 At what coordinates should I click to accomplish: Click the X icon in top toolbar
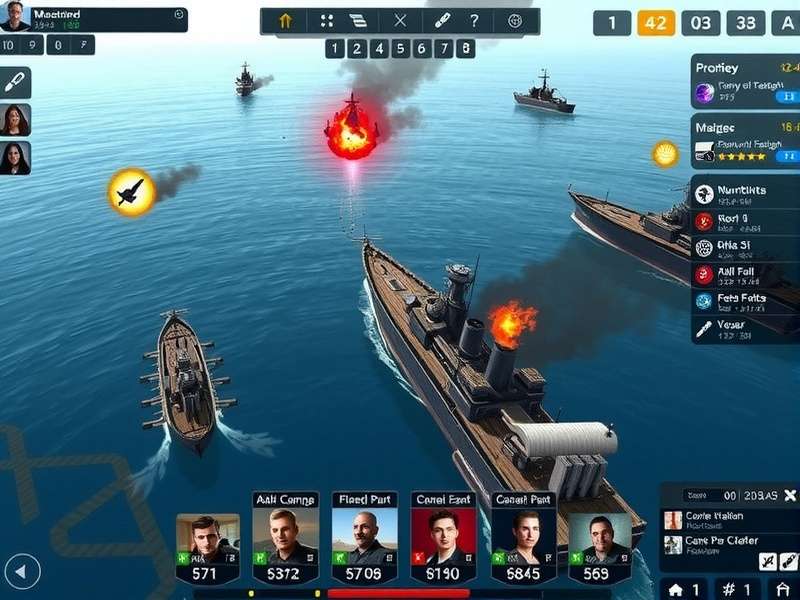[400, 21]
